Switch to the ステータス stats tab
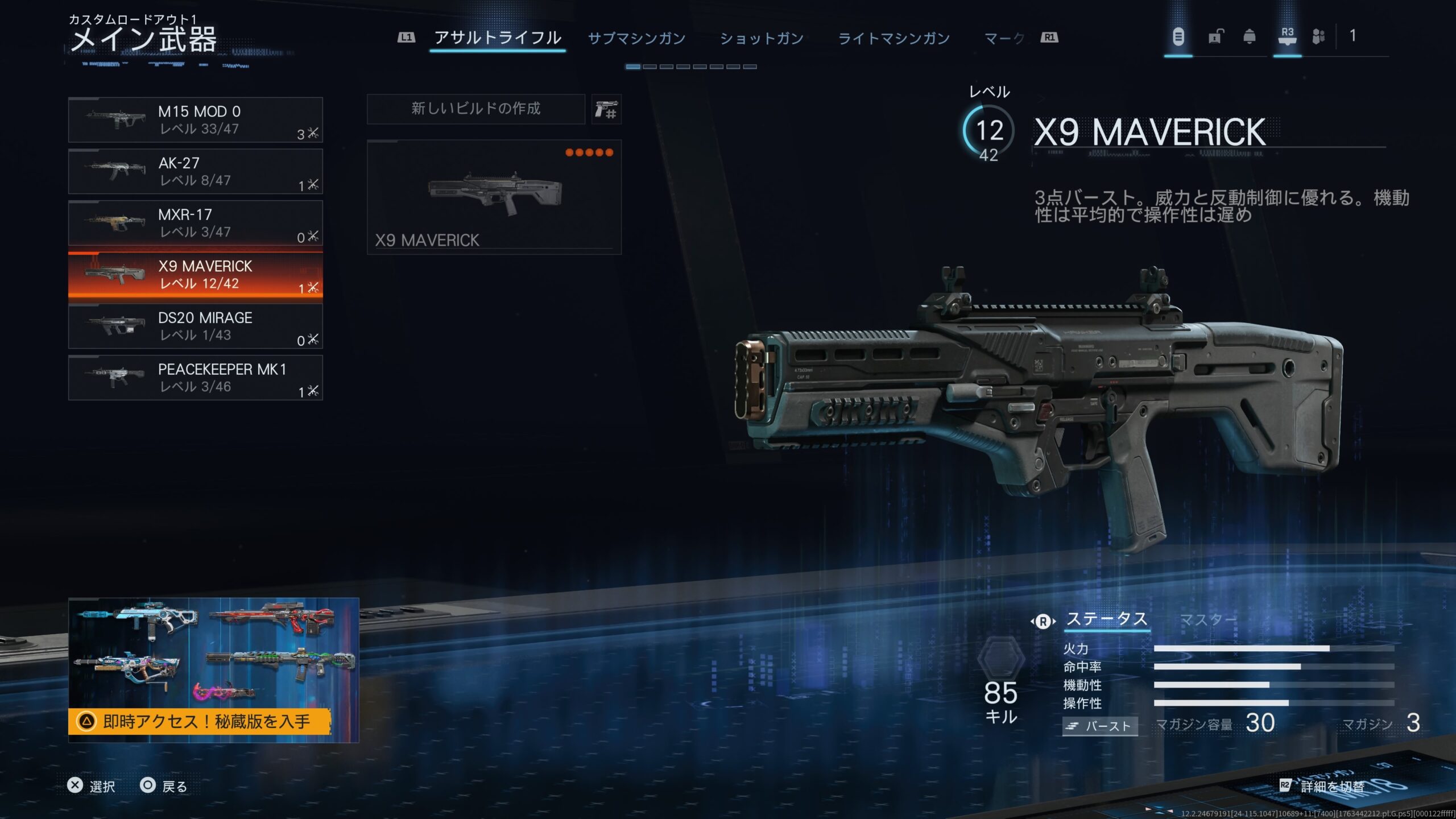This screenshot has width=1456, height=819. (x=1106, y=619)
